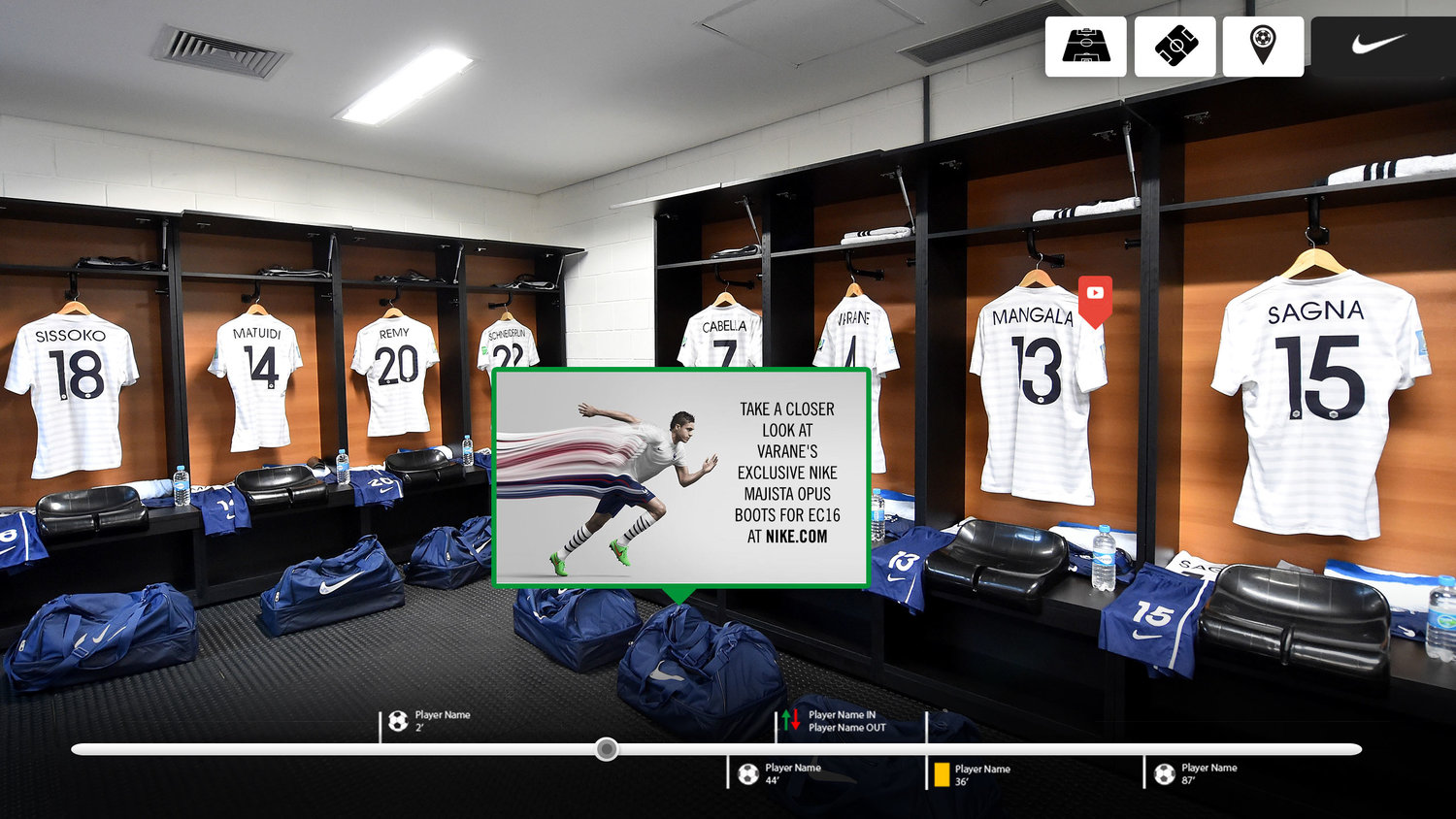The width and height of the screenshot is (1456, 819).
Task: Jump to the 2' goal marker
Action: click(398, 721)
